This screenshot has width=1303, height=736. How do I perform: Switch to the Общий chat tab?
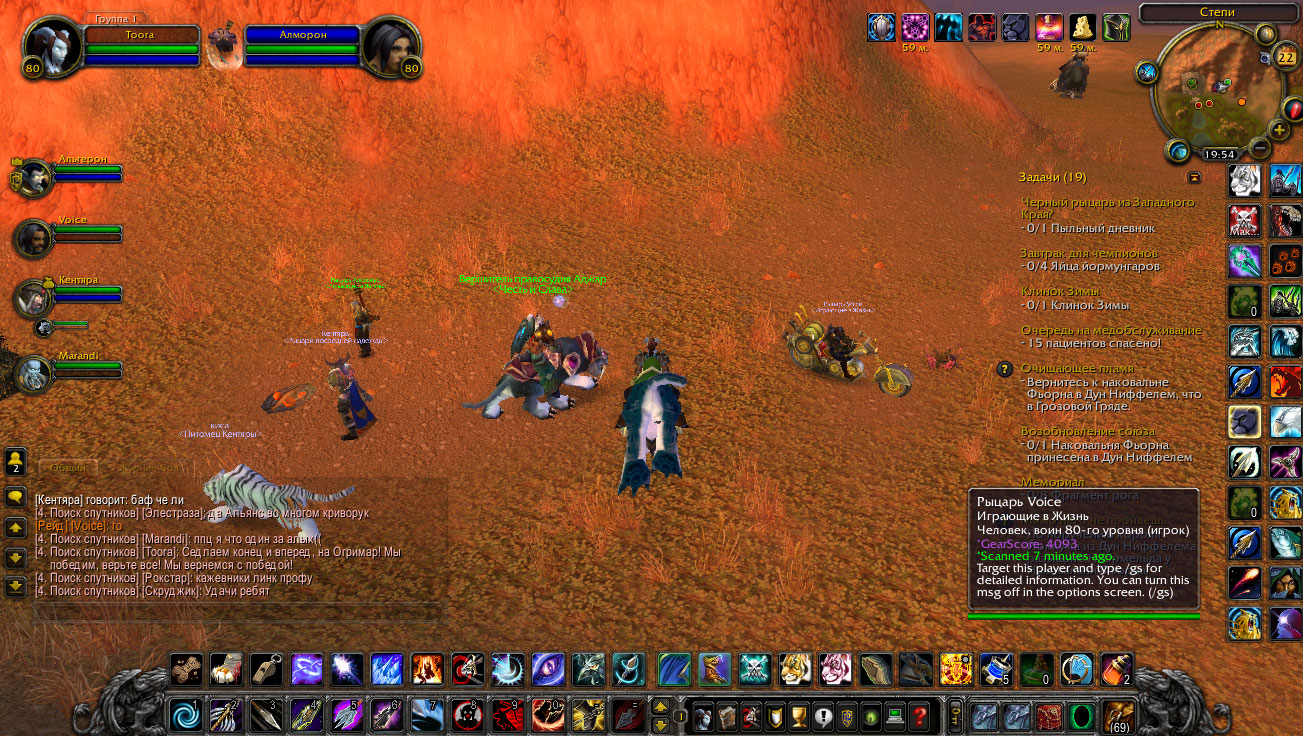68,467
